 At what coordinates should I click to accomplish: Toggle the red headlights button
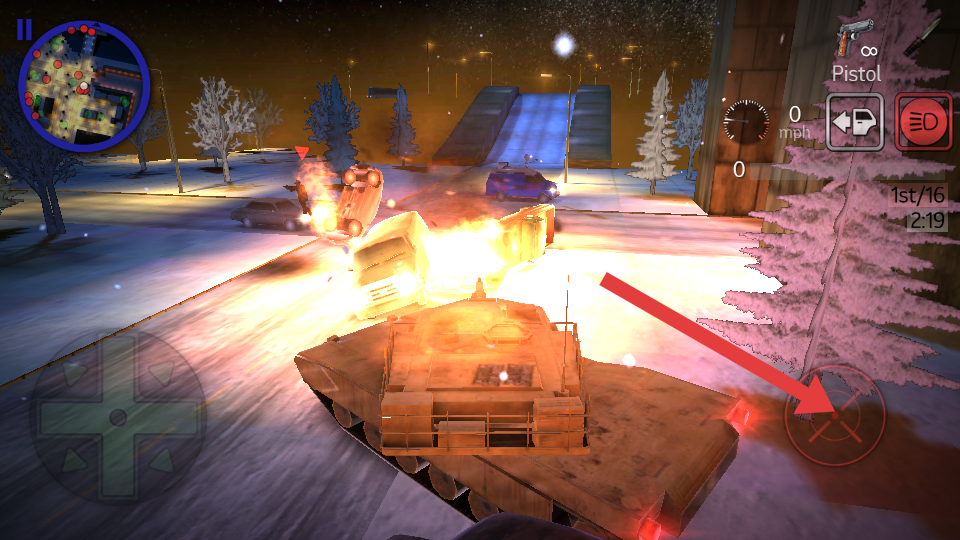[x=923, y=123]
